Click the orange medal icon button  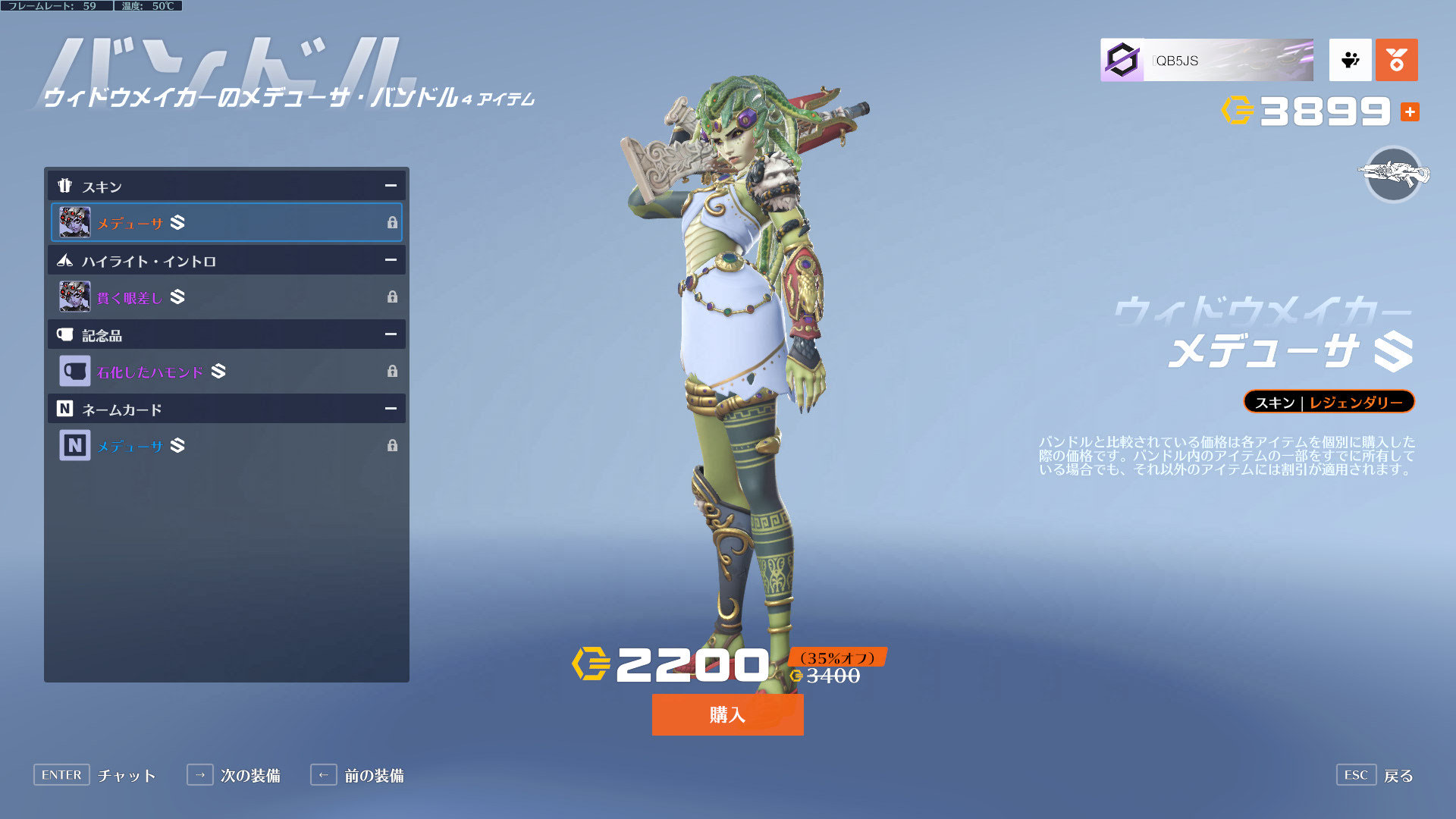[x=1396, y=60]
